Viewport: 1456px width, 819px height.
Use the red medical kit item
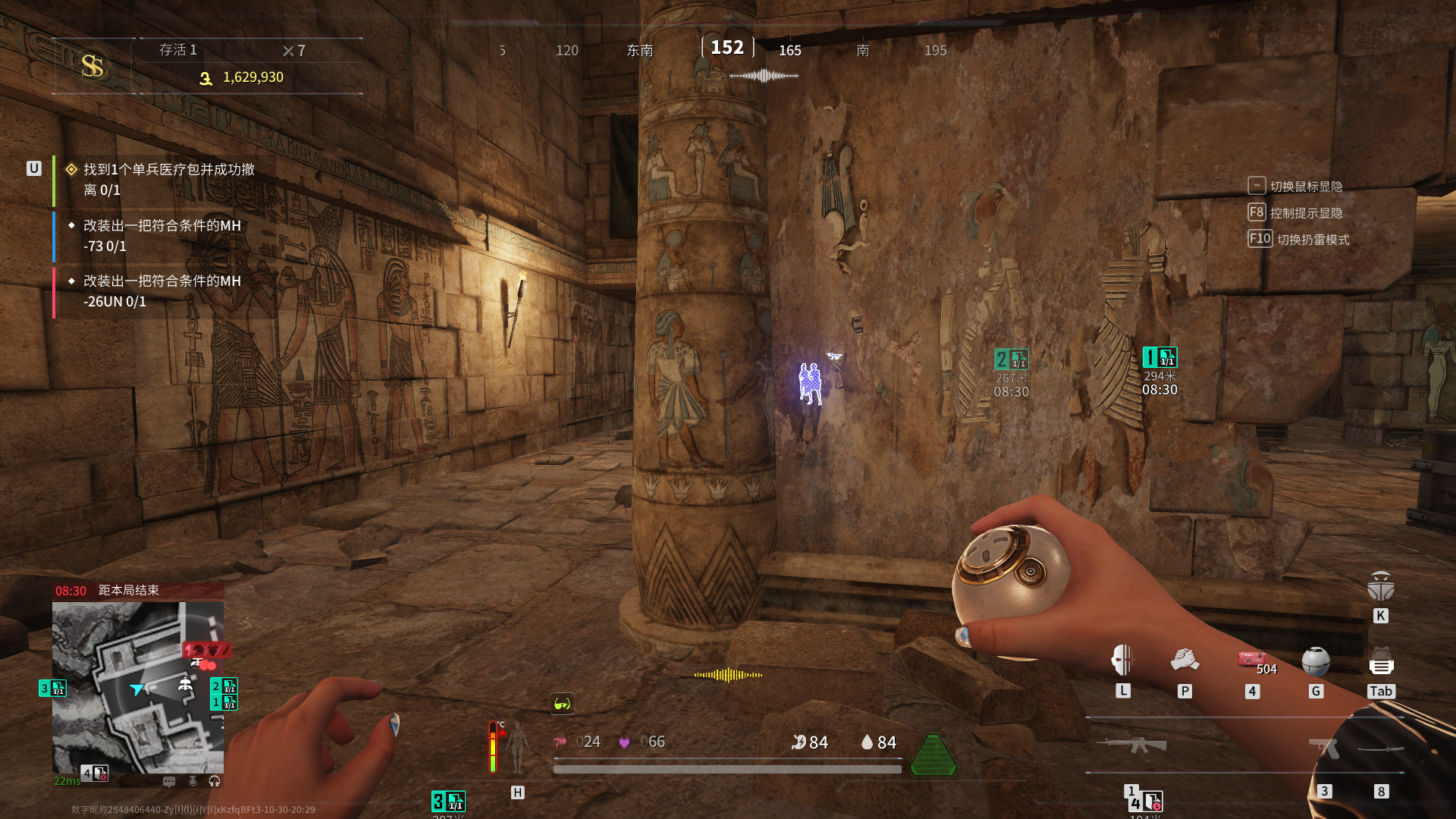click(x=1251, y=659)
